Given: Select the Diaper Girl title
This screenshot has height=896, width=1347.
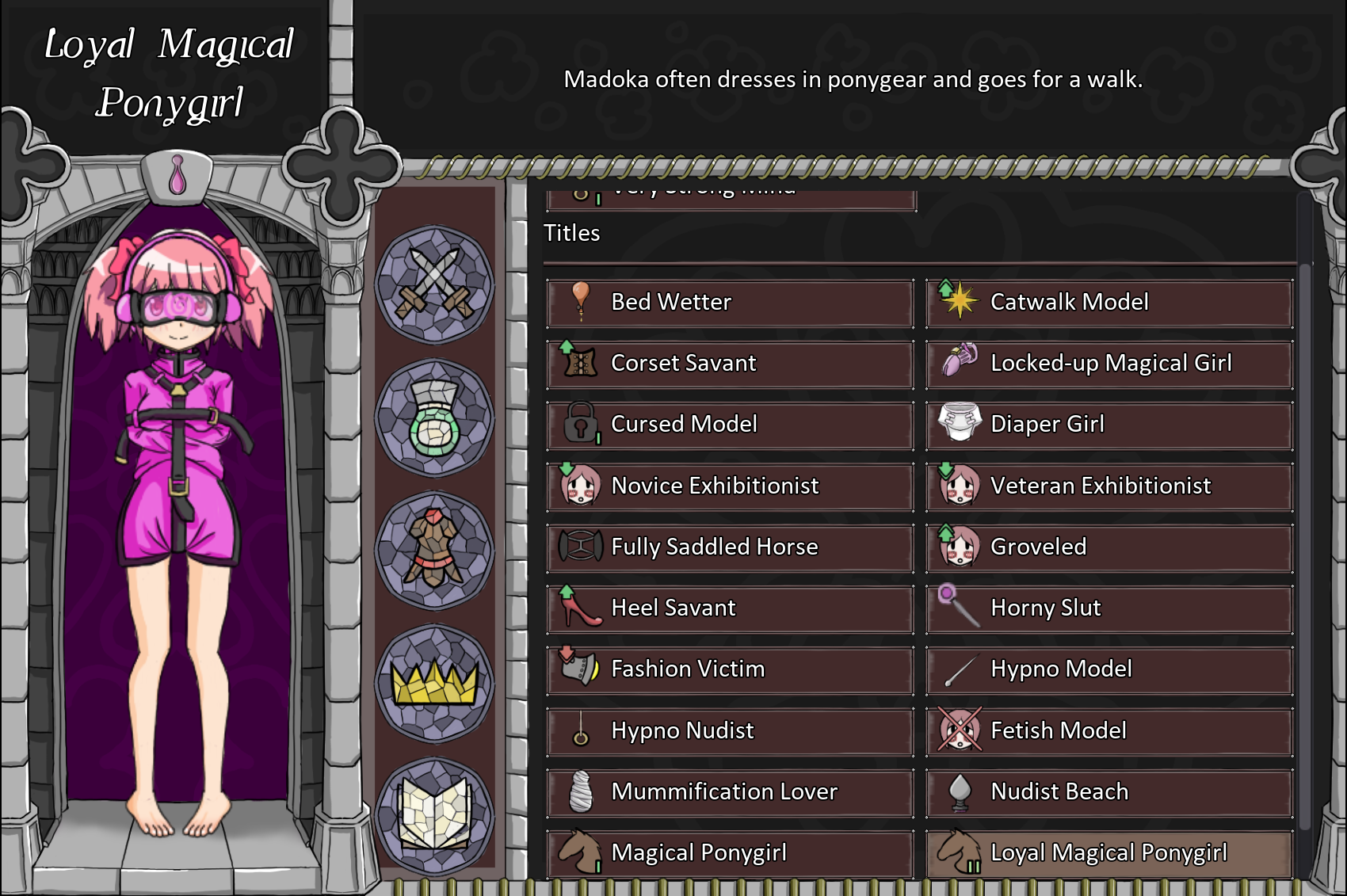Looking at the screenshot, I should tap(1109, 425).
